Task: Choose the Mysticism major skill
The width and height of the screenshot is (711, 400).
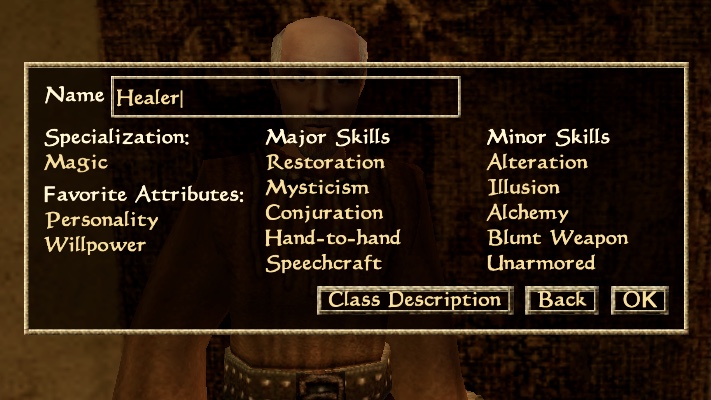Action: point(317,187)
